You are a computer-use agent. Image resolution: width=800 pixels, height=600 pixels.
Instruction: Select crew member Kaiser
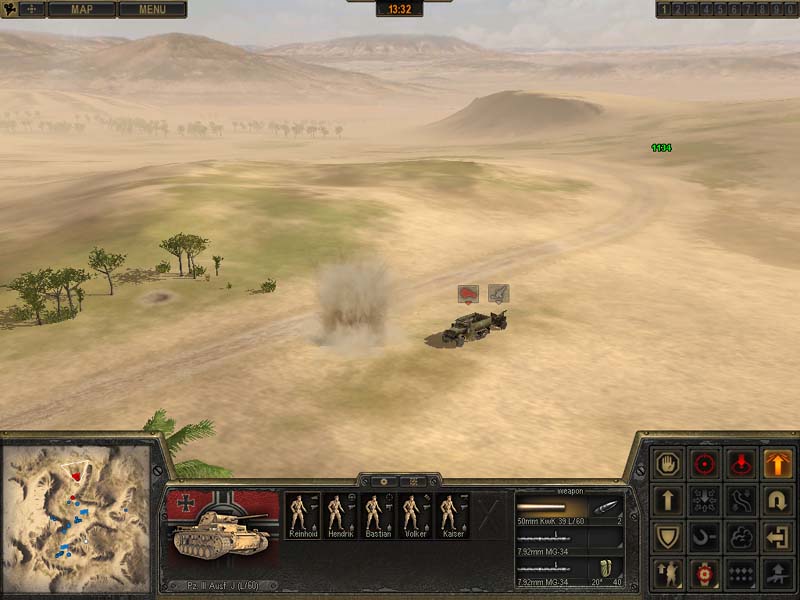(451, 516)
